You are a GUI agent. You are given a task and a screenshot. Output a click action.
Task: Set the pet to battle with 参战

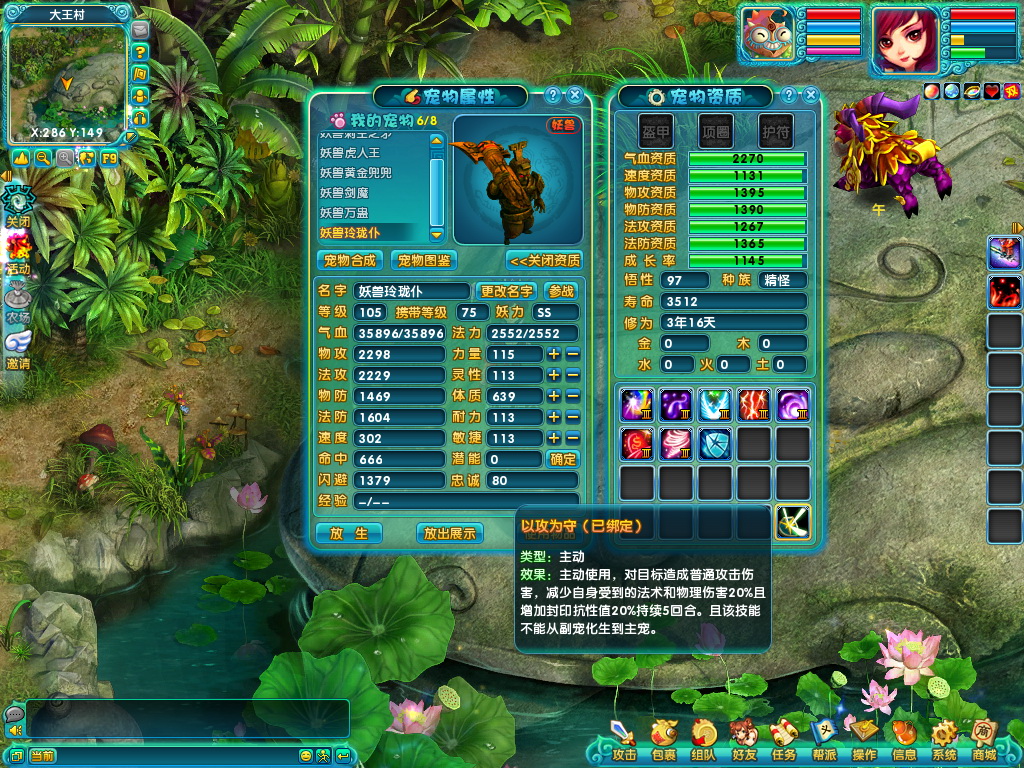tap(562, 291)
